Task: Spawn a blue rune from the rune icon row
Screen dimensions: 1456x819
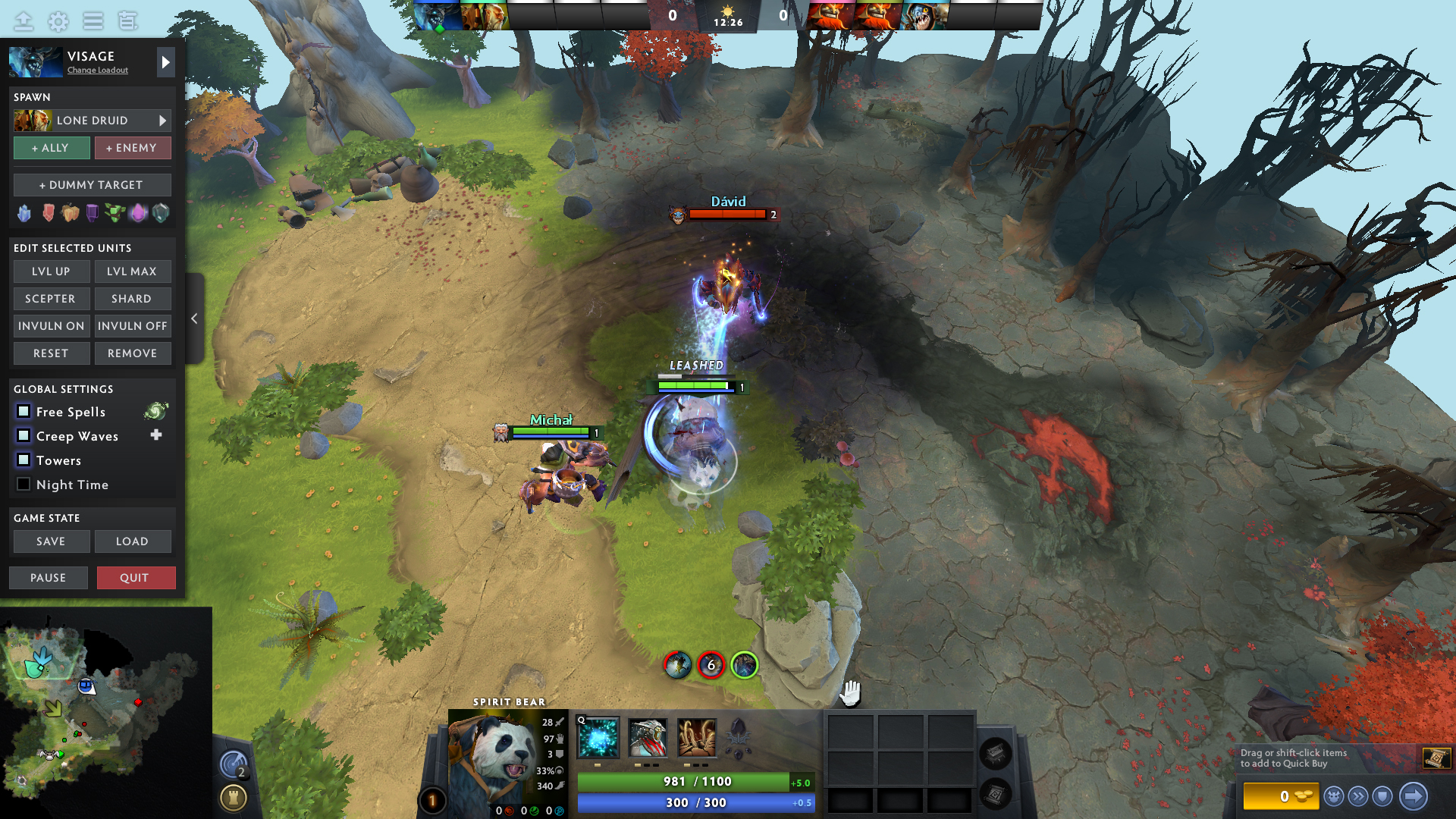Action: tap(24, 213)
